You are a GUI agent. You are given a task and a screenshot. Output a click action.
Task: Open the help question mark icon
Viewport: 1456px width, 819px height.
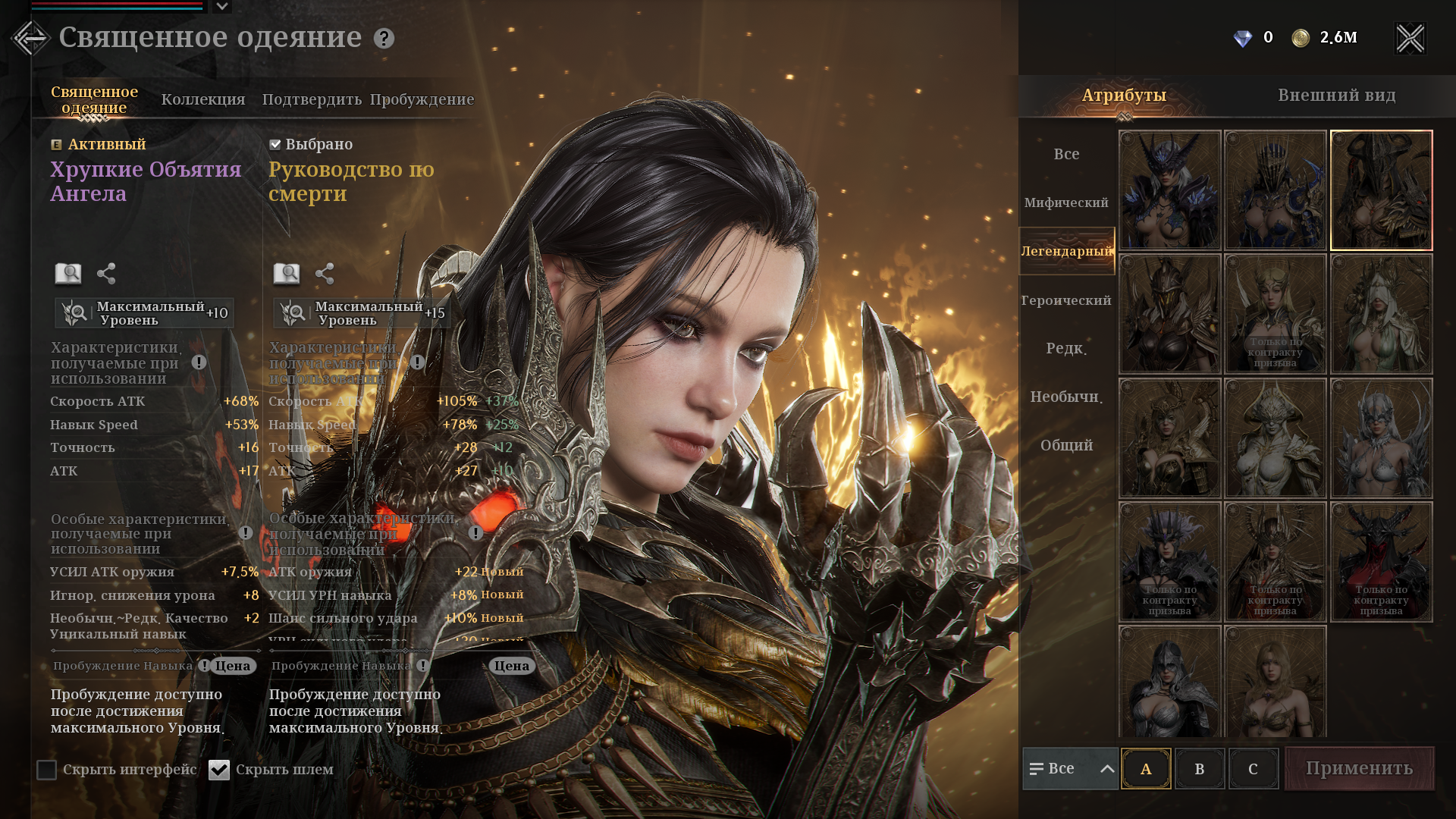[384, 39]
